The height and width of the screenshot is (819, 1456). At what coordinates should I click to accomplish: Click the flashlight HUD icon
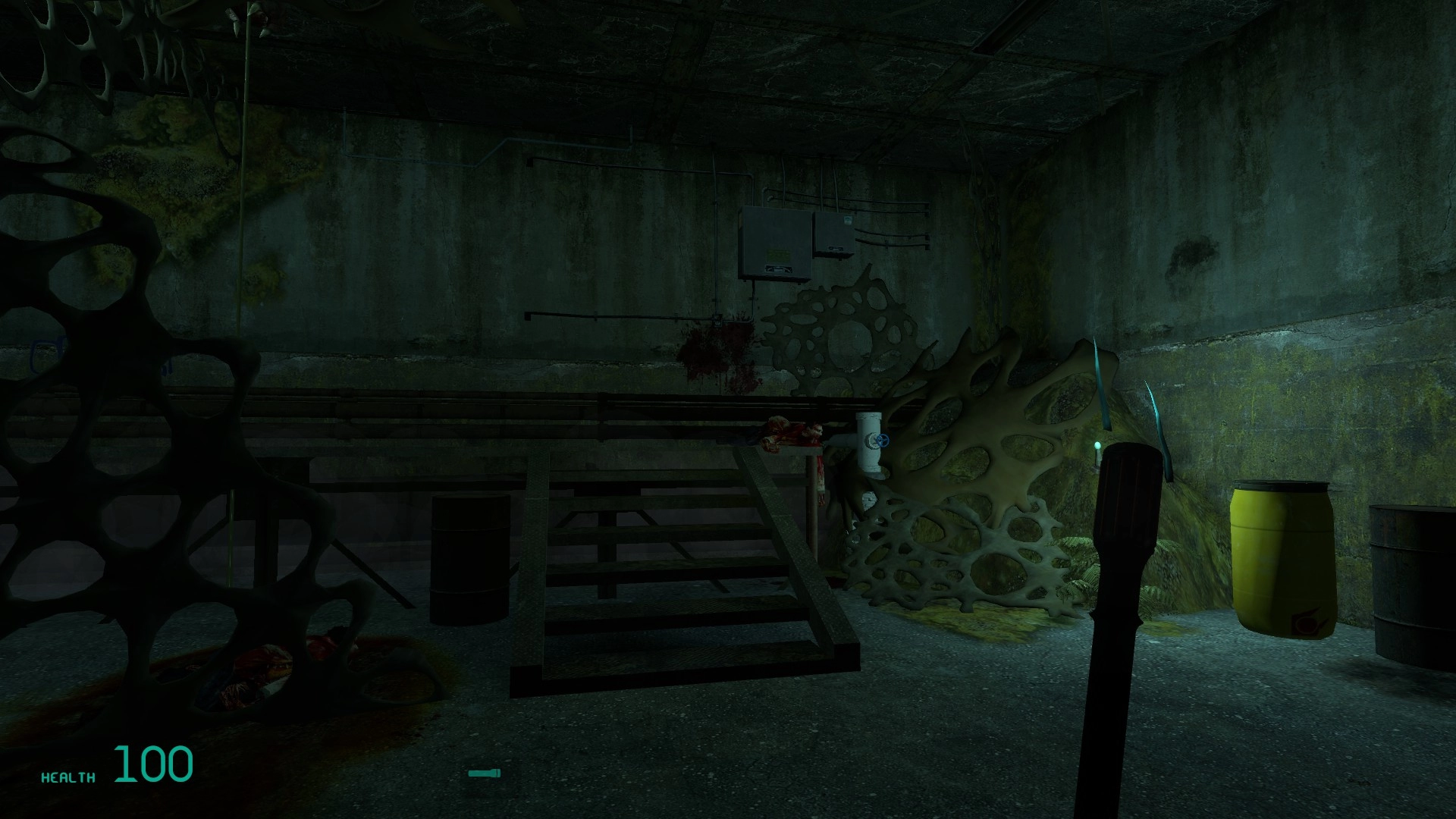[484, 773]
